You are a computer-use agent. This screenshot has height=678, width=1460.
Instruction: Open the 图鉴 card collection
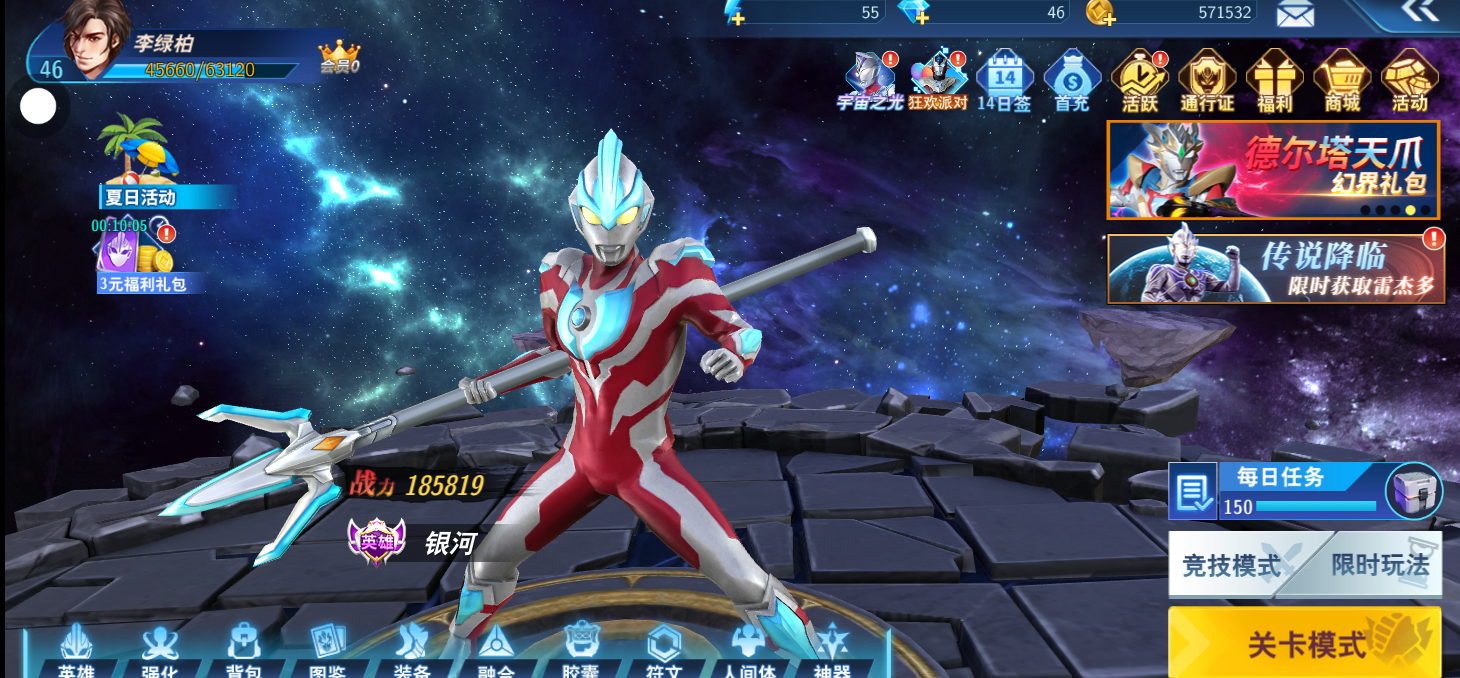(327, 652)
